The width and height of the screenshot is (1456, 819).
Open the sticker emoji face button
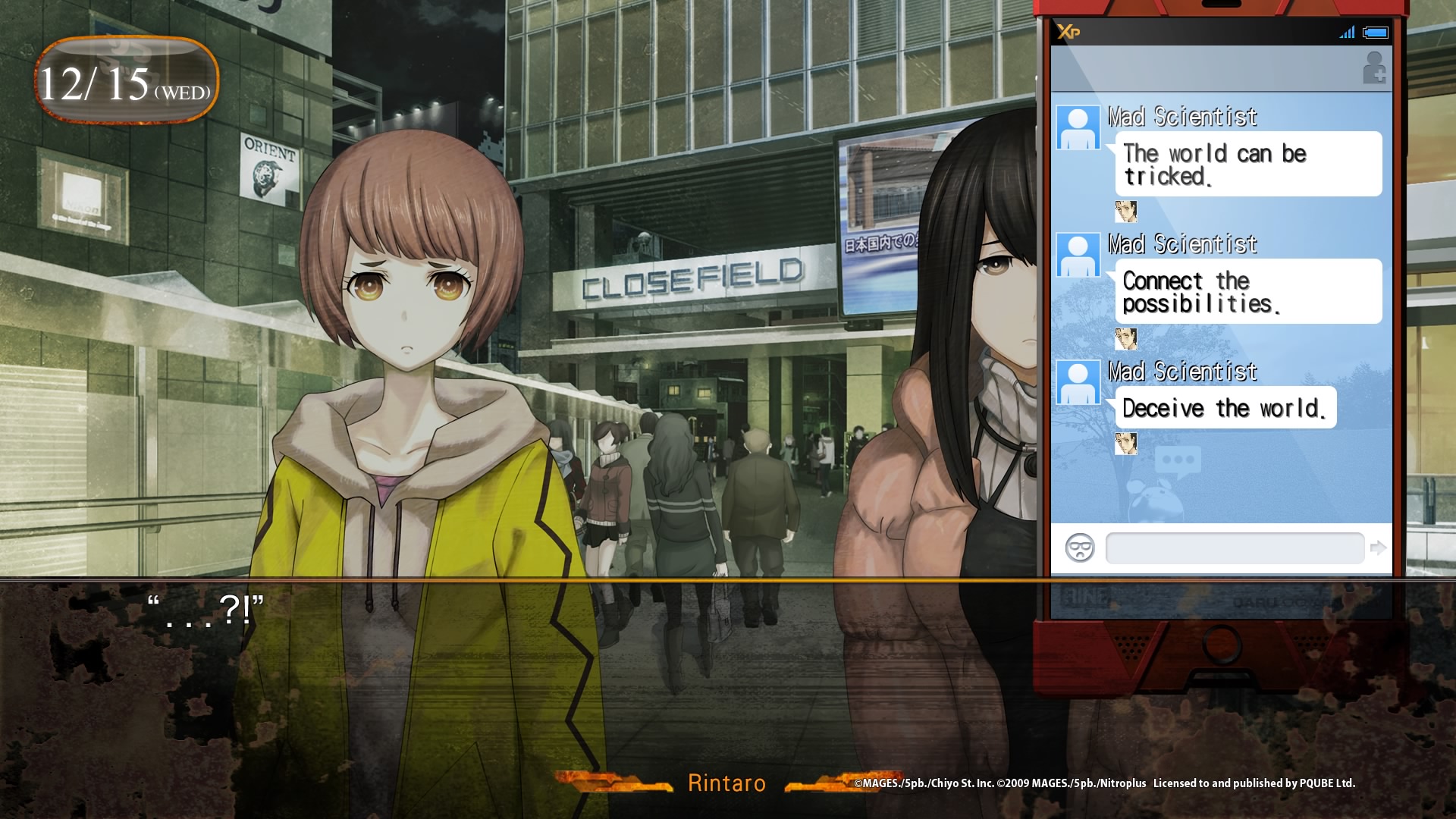point(1079,548)
